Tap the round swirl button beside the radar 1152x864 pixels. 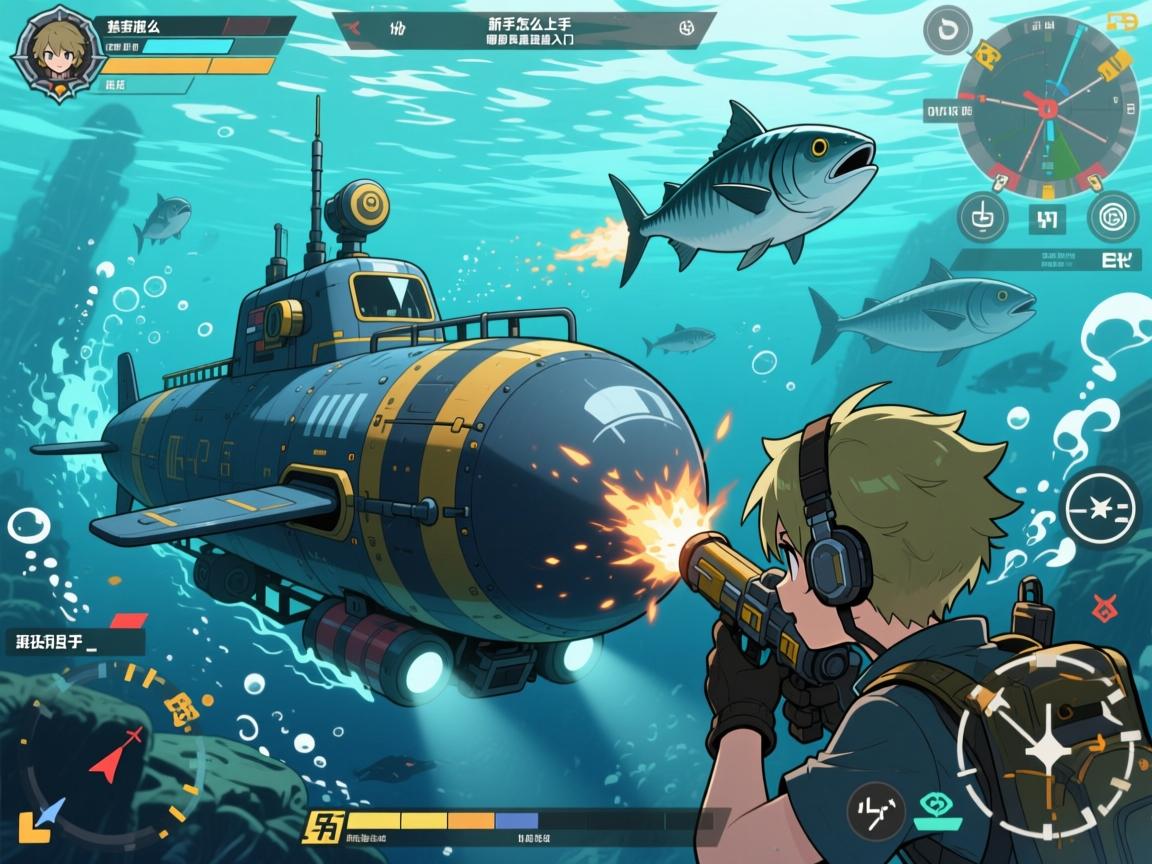[x=948, y=31]
